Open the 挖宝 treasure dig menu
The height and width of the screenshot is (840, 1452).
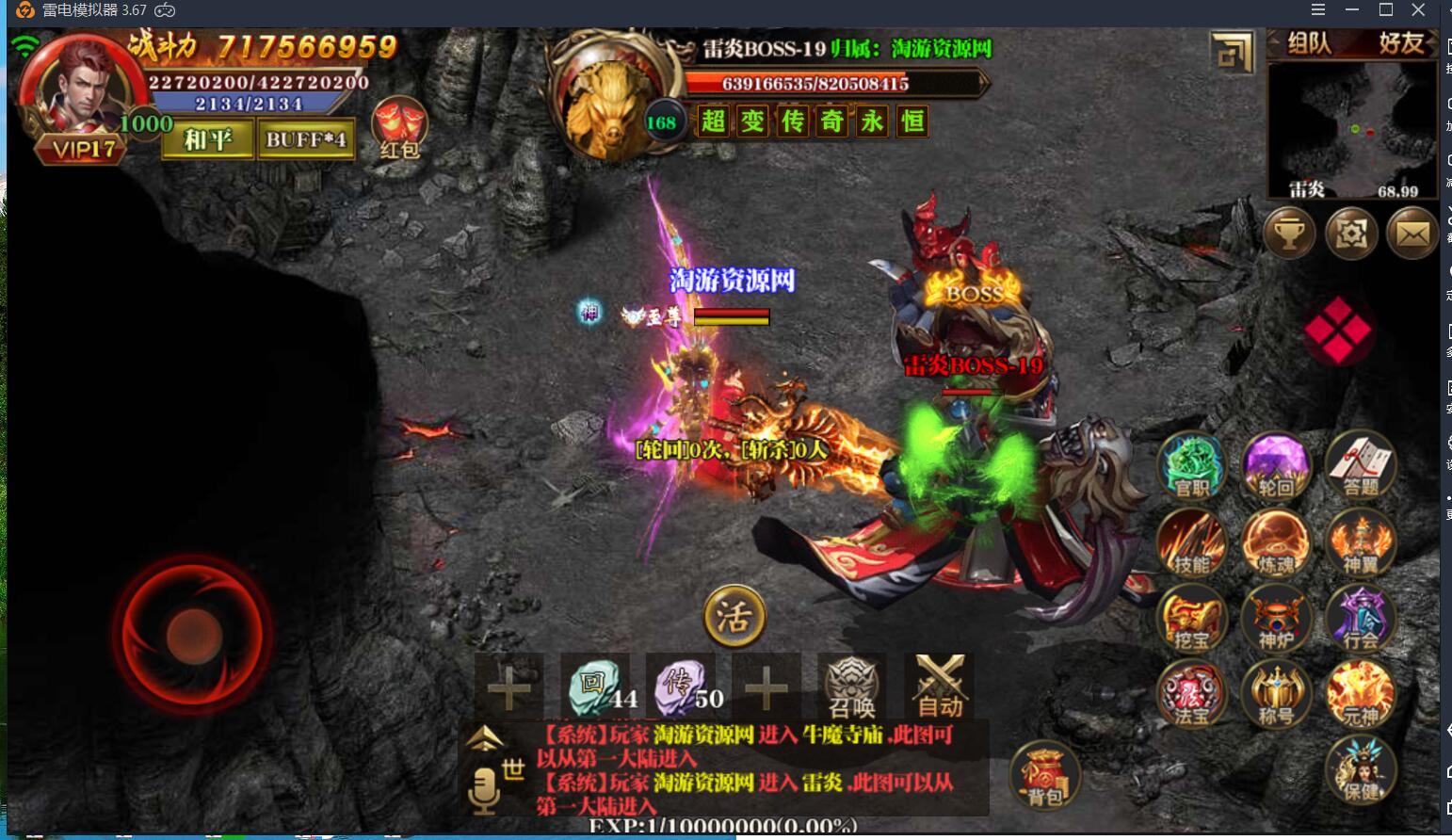point(1192,619)
